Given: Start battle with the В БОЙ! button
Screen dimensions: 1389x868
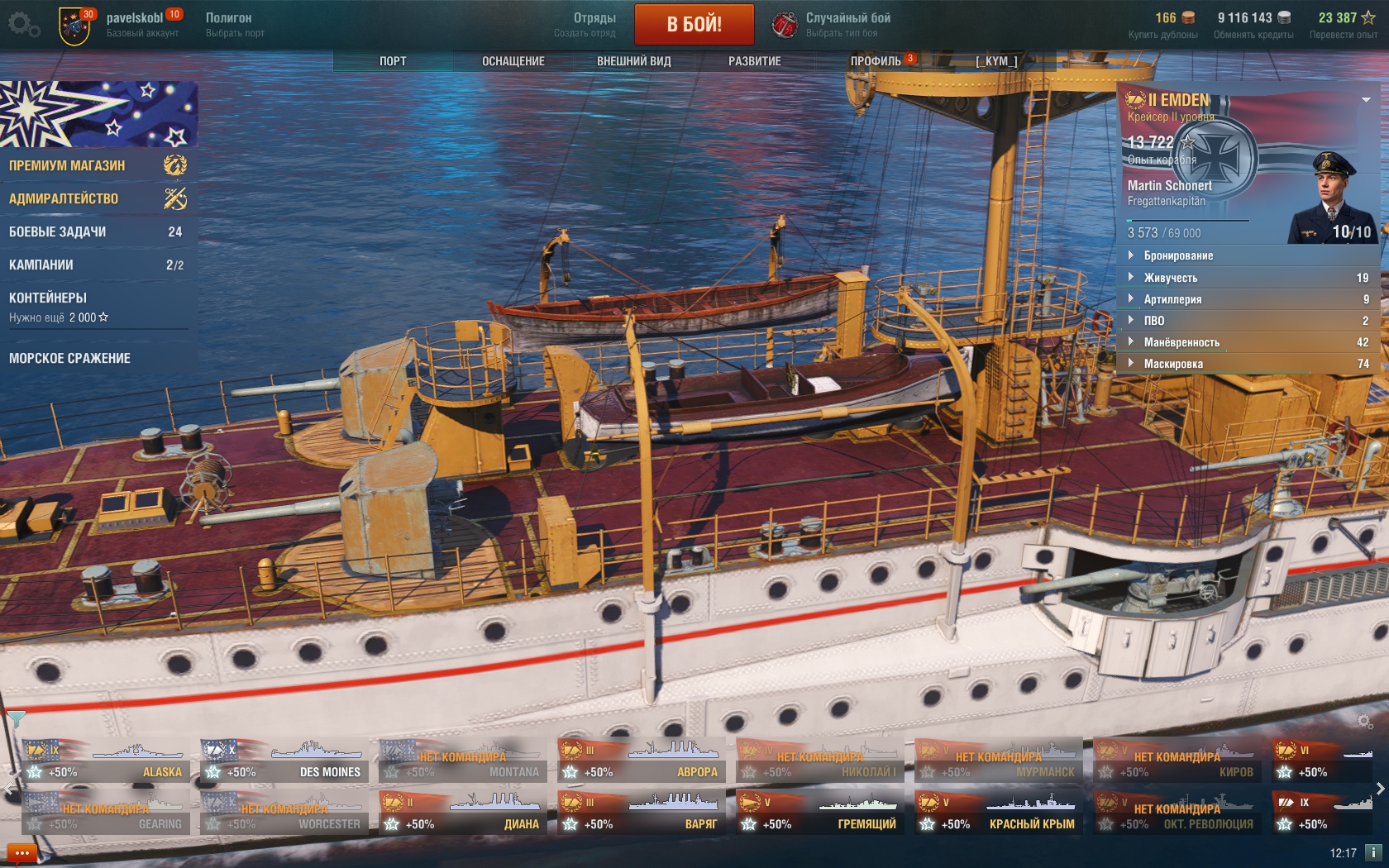Looking at the screenshot, I should click(x=694, y=24).
